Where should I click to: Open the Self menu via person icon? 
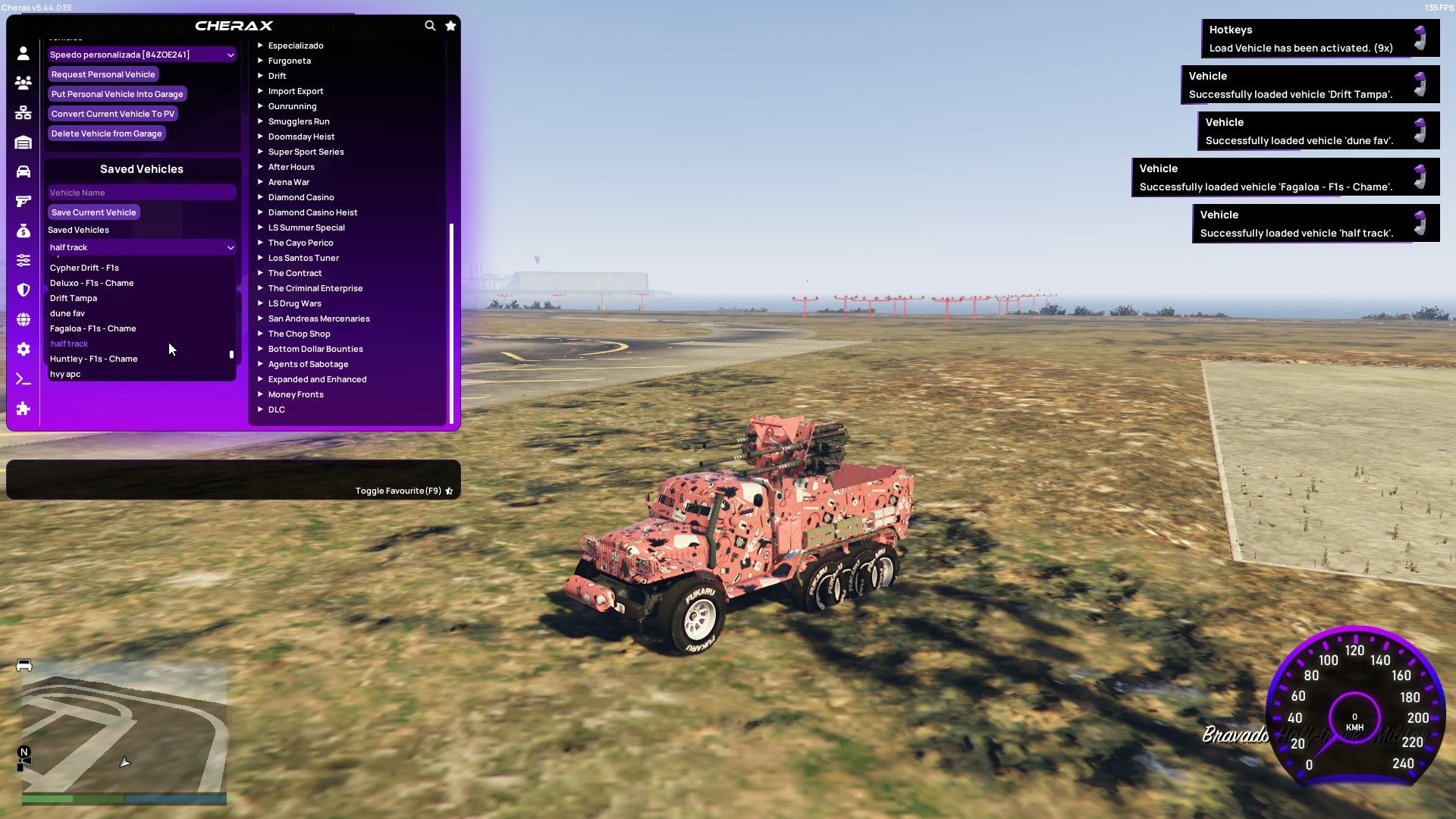23,54
